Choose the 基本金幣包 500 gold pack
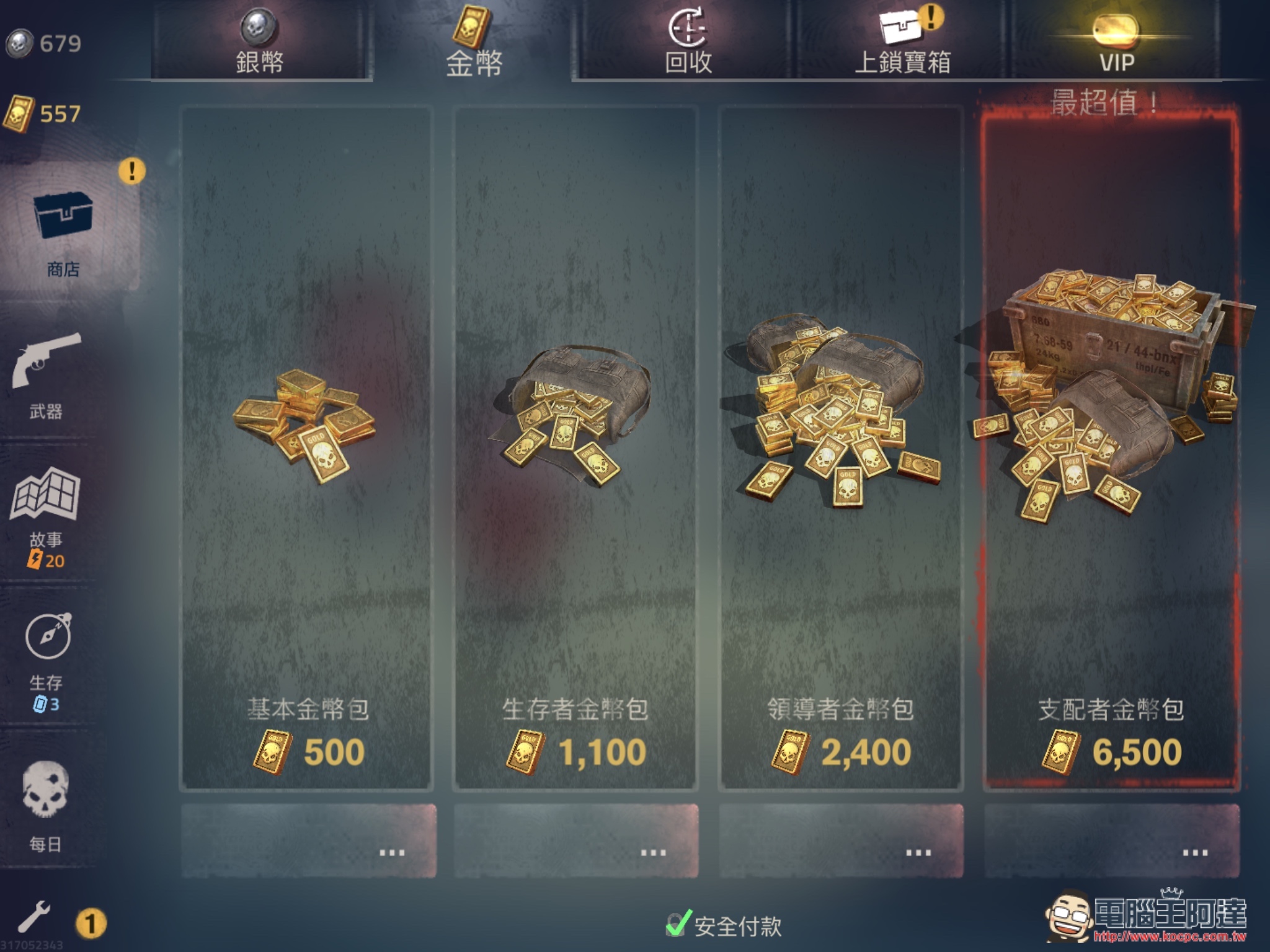1270x952 pixels. (x=307, y=447)
